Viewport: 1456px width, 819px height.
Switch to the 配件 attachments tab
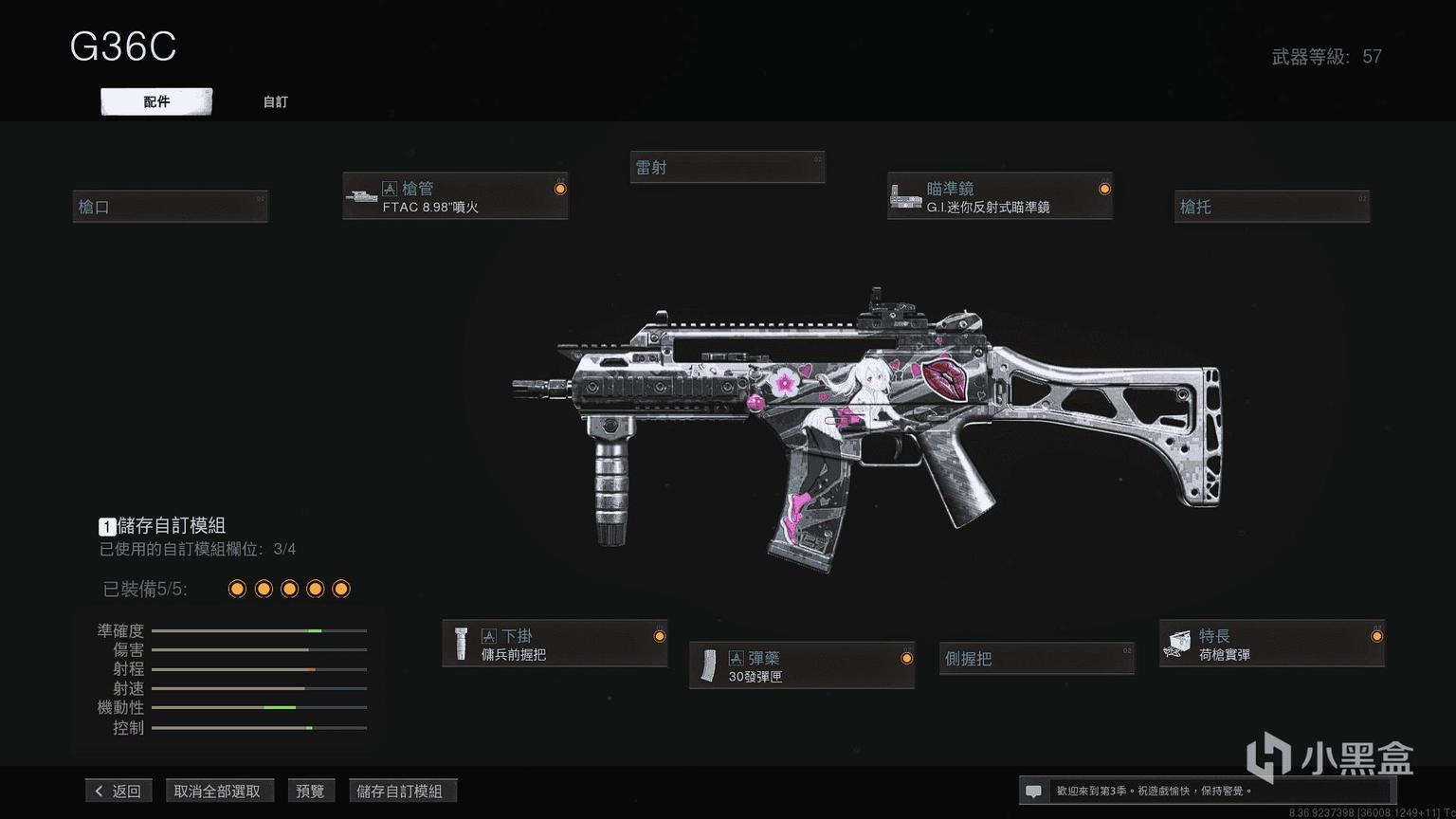[x=156, y=101]
